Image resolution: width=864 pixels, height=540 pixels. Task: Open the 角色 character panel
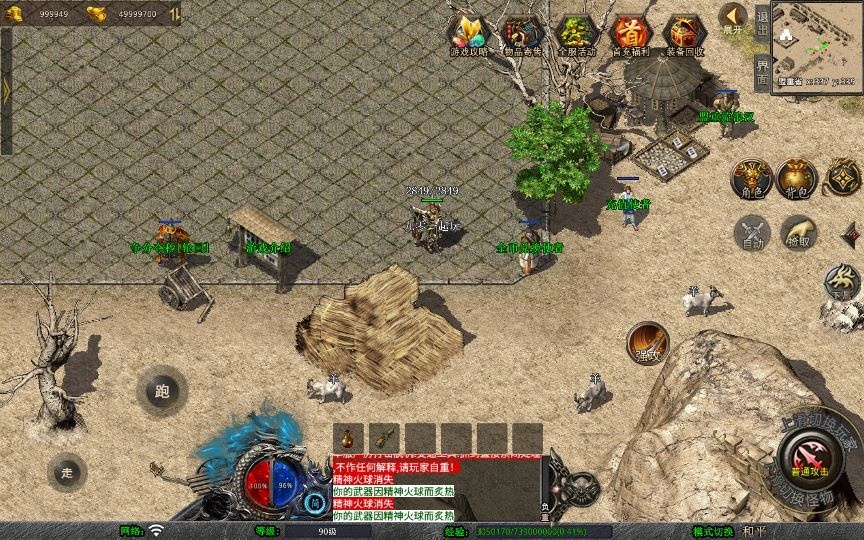pos(751,179)
